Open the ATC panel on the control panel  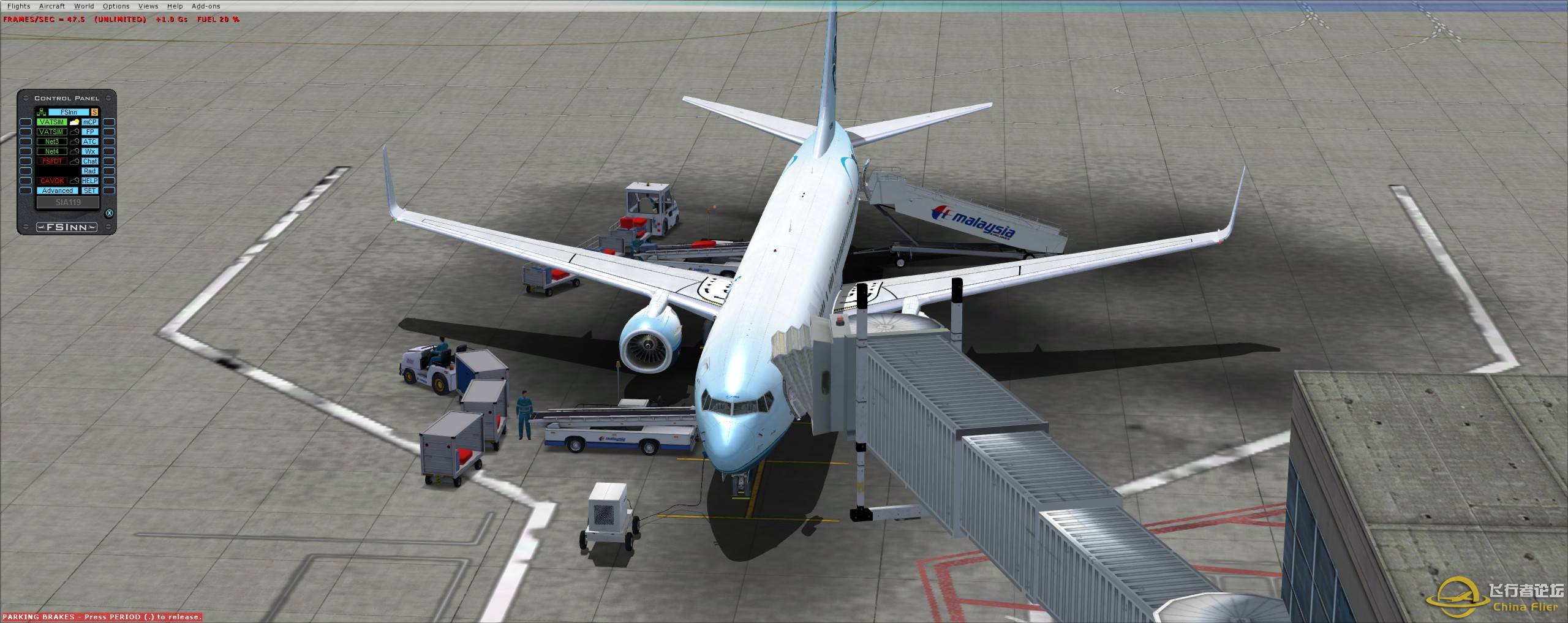(90, 142)
